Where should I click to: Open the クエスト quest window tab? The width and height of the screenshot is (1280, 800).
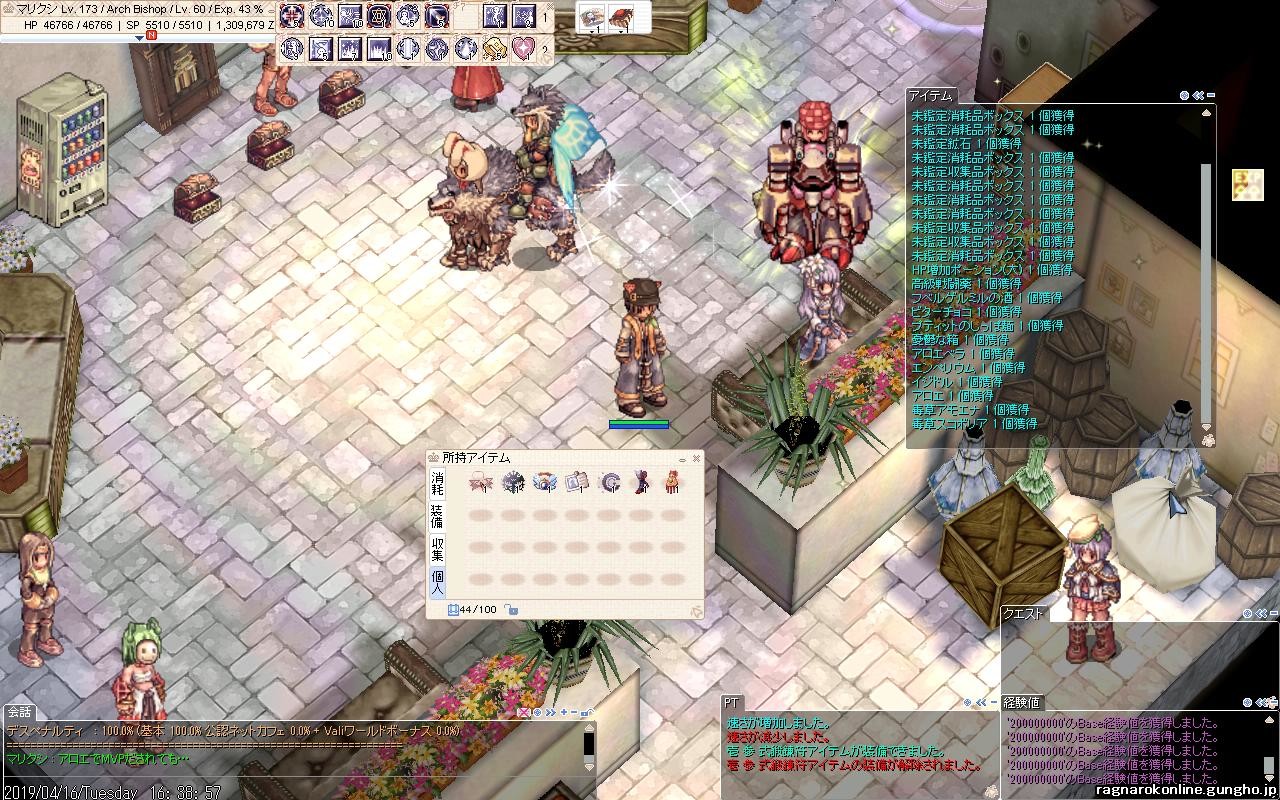click(x=1024, y=614)
